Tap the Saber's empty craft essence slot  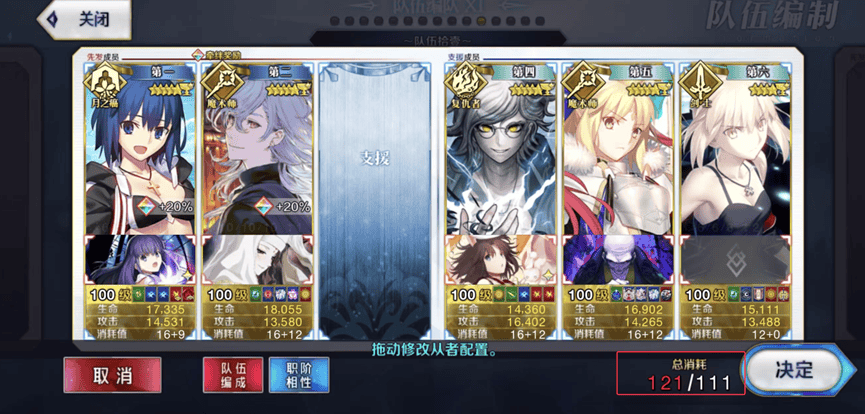733,257
